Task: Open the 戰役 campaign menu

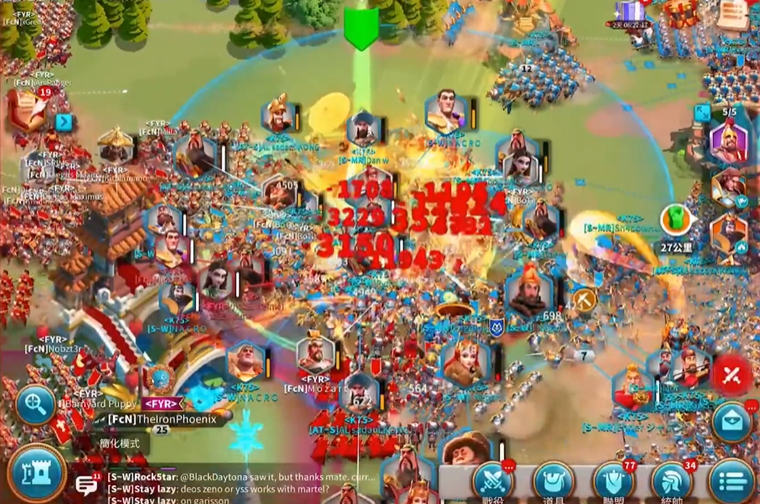Action: 493,482
